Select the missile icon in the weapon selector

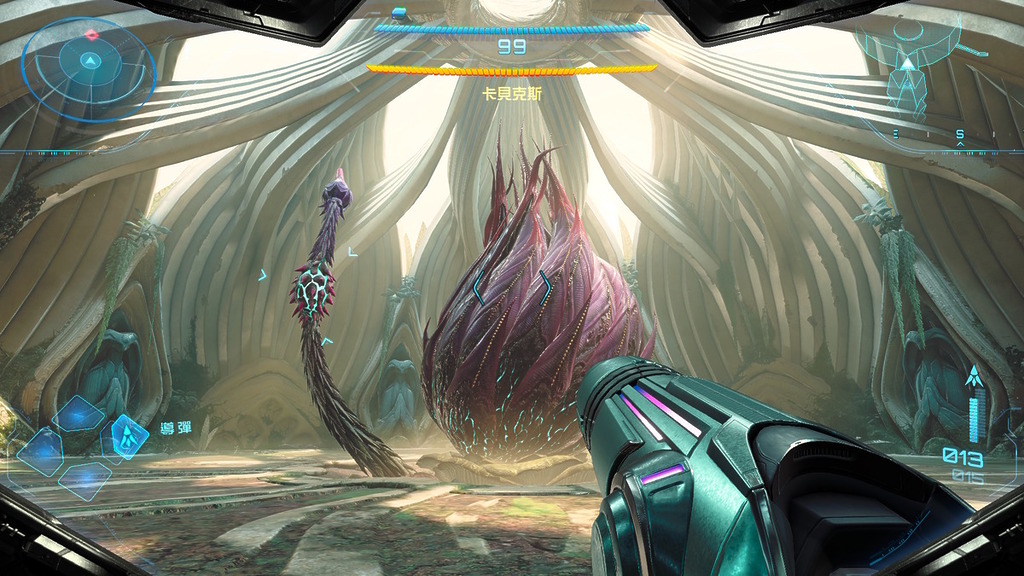coord(128,434)
